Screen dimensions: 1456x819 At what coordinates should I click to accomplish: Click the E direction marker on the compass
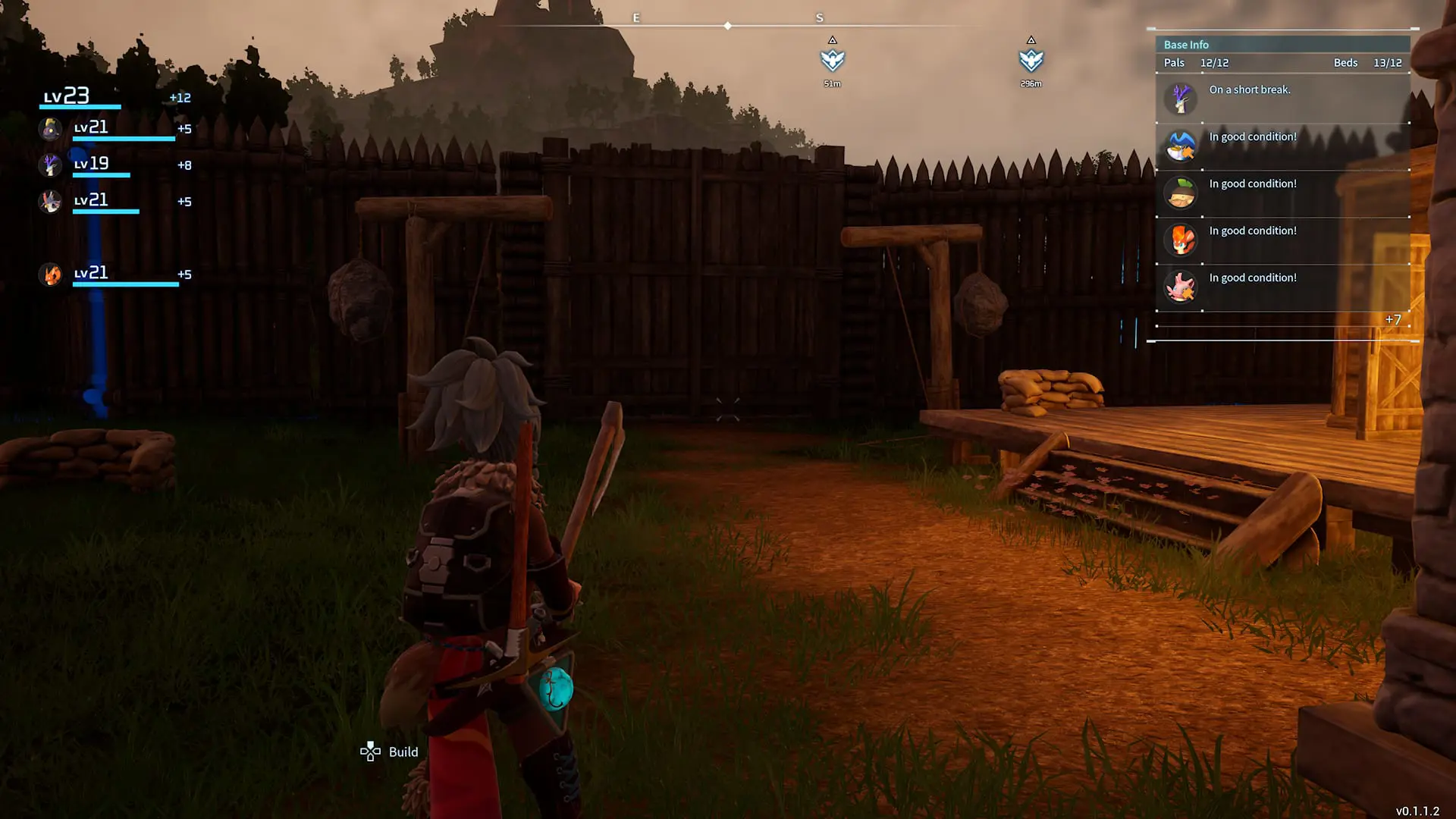636,17
